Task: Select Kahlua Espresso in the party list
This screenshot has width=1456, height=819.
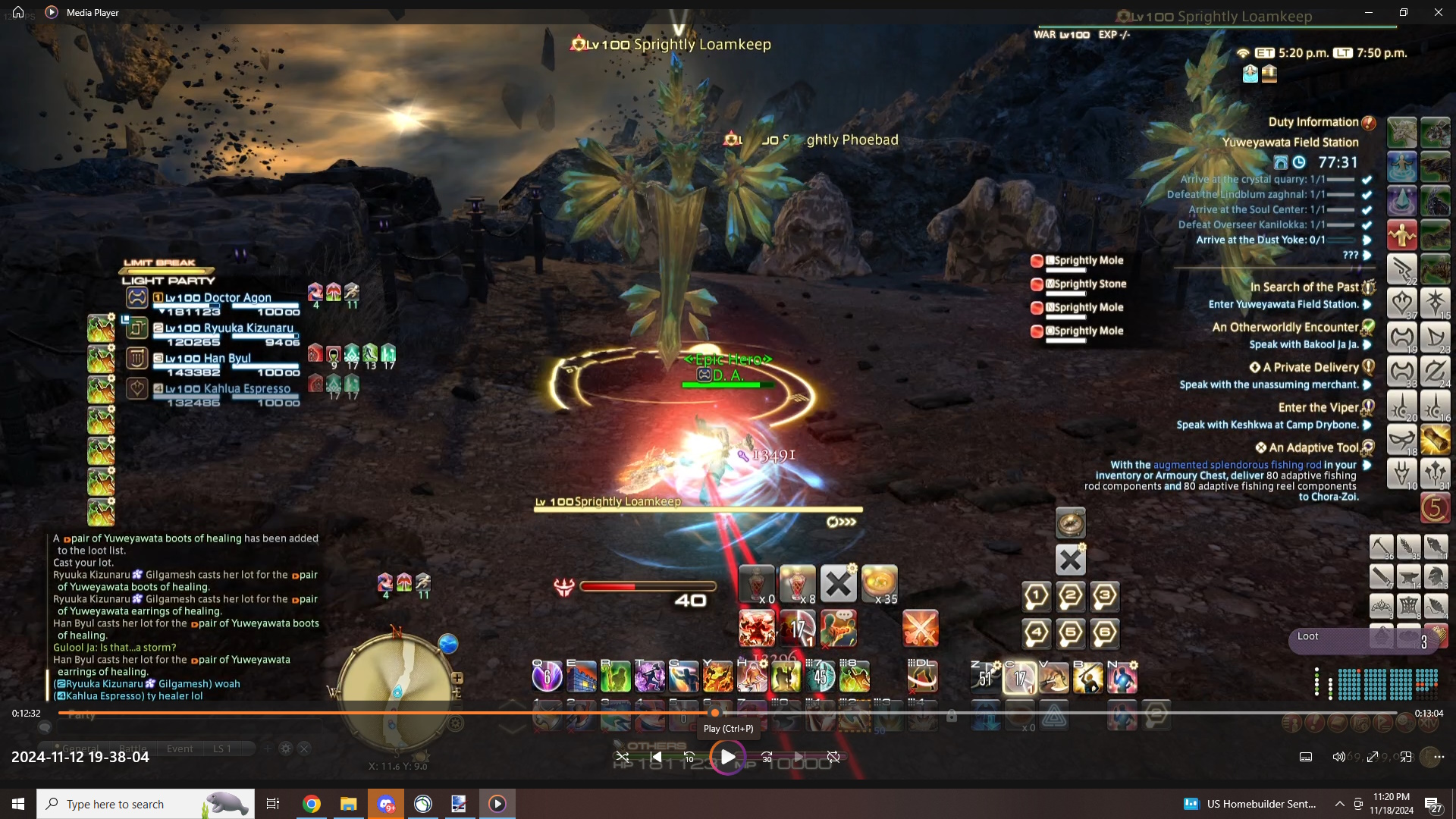Action: pyautogui.click(x=227, y=389)
